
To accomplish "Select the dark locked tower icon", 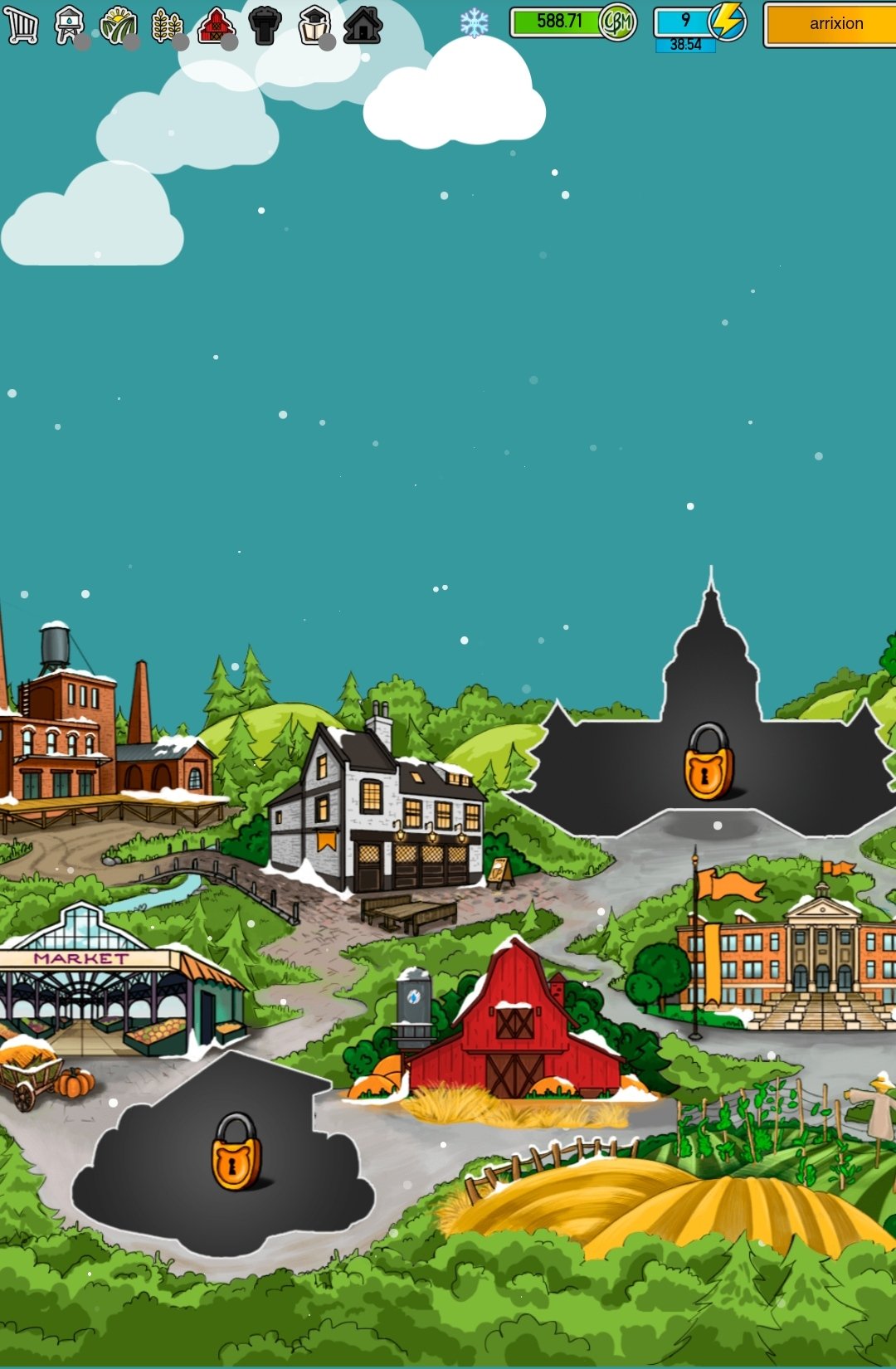I will (x=265, y=25).
